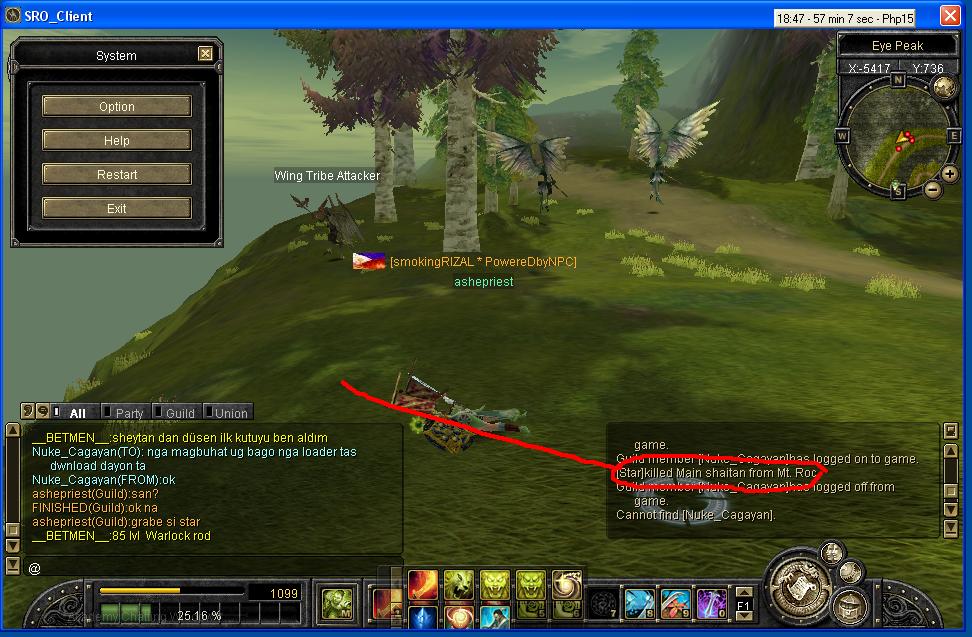This screenshot has width=972, height=637.
Task: Choose Restart in the System menu
Action: (x=116, y=174)
